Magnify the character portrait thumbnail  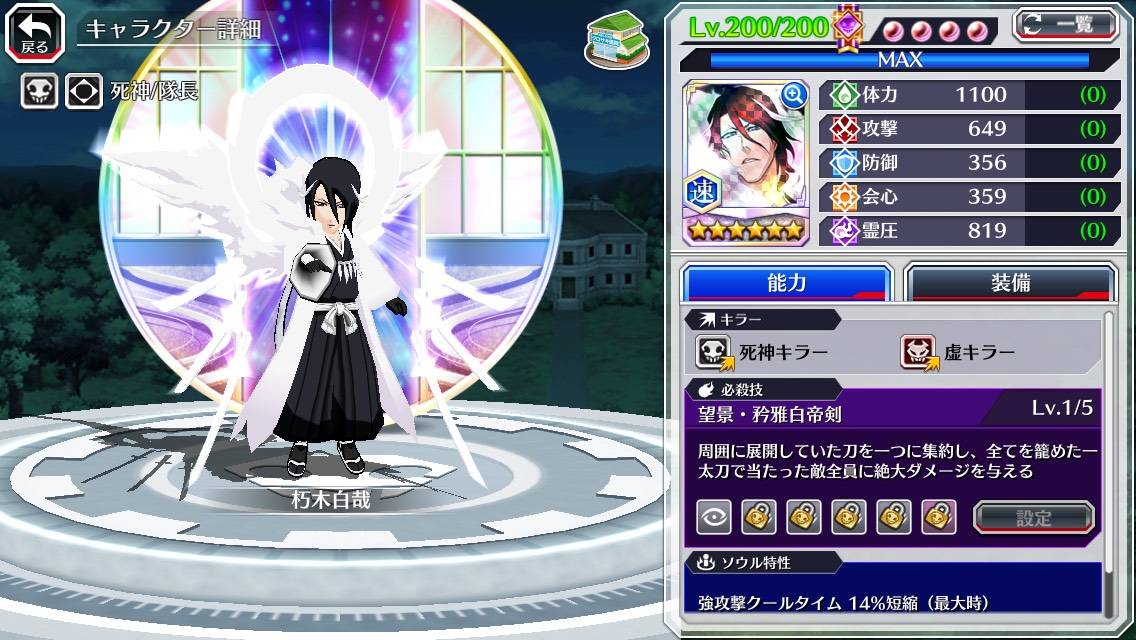(x=795, y=95)
